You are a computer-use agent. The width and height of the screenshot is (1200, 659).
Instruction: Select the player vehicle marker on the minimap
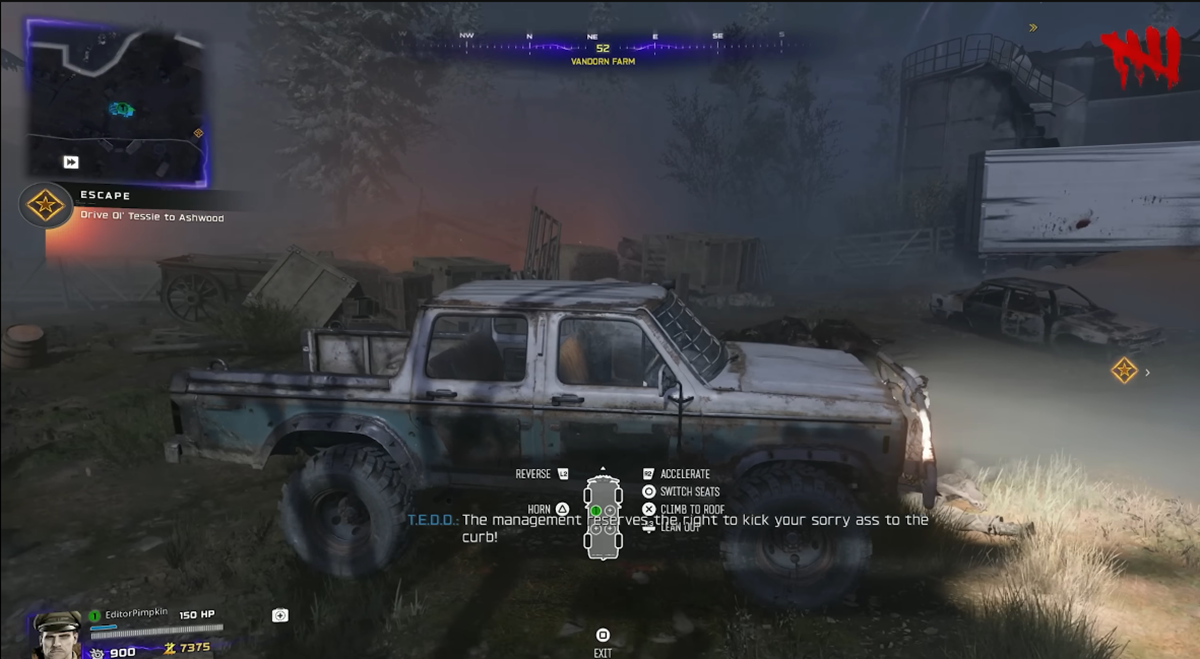[x=122, y=109]
